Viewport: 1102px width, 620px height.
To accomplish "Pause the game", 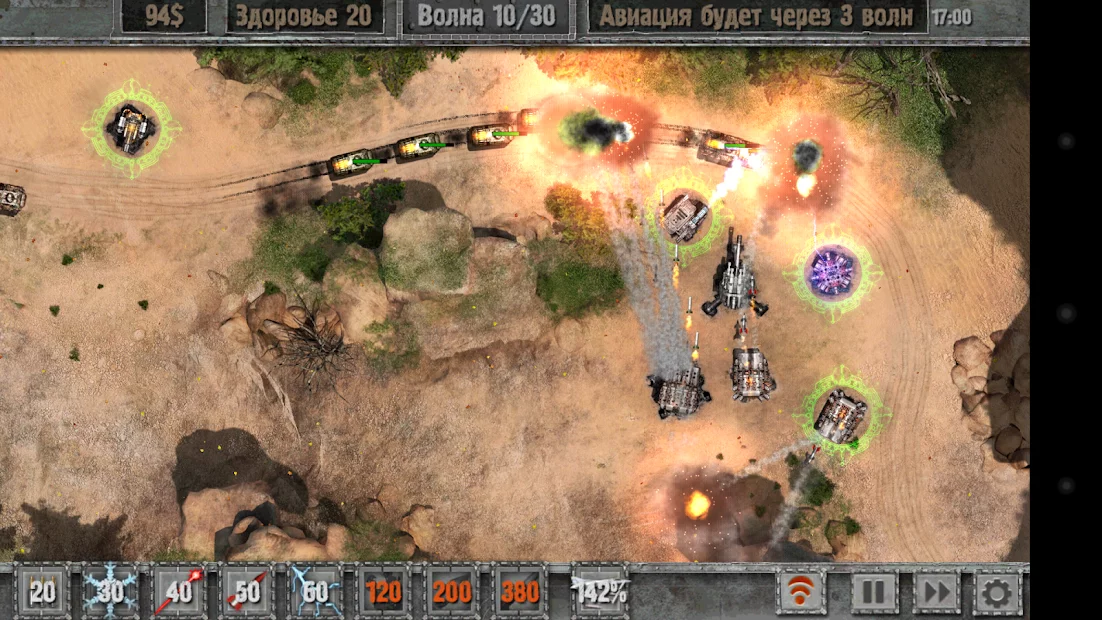I will [x=874, y=592].
